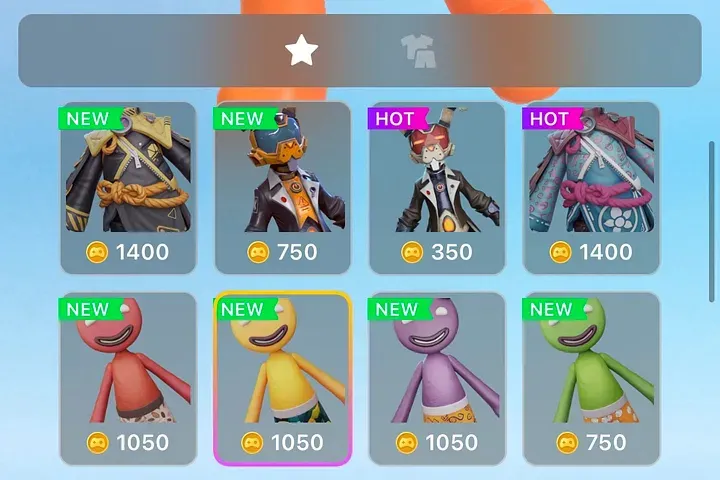Pick the purple smiling character skin

437,378
